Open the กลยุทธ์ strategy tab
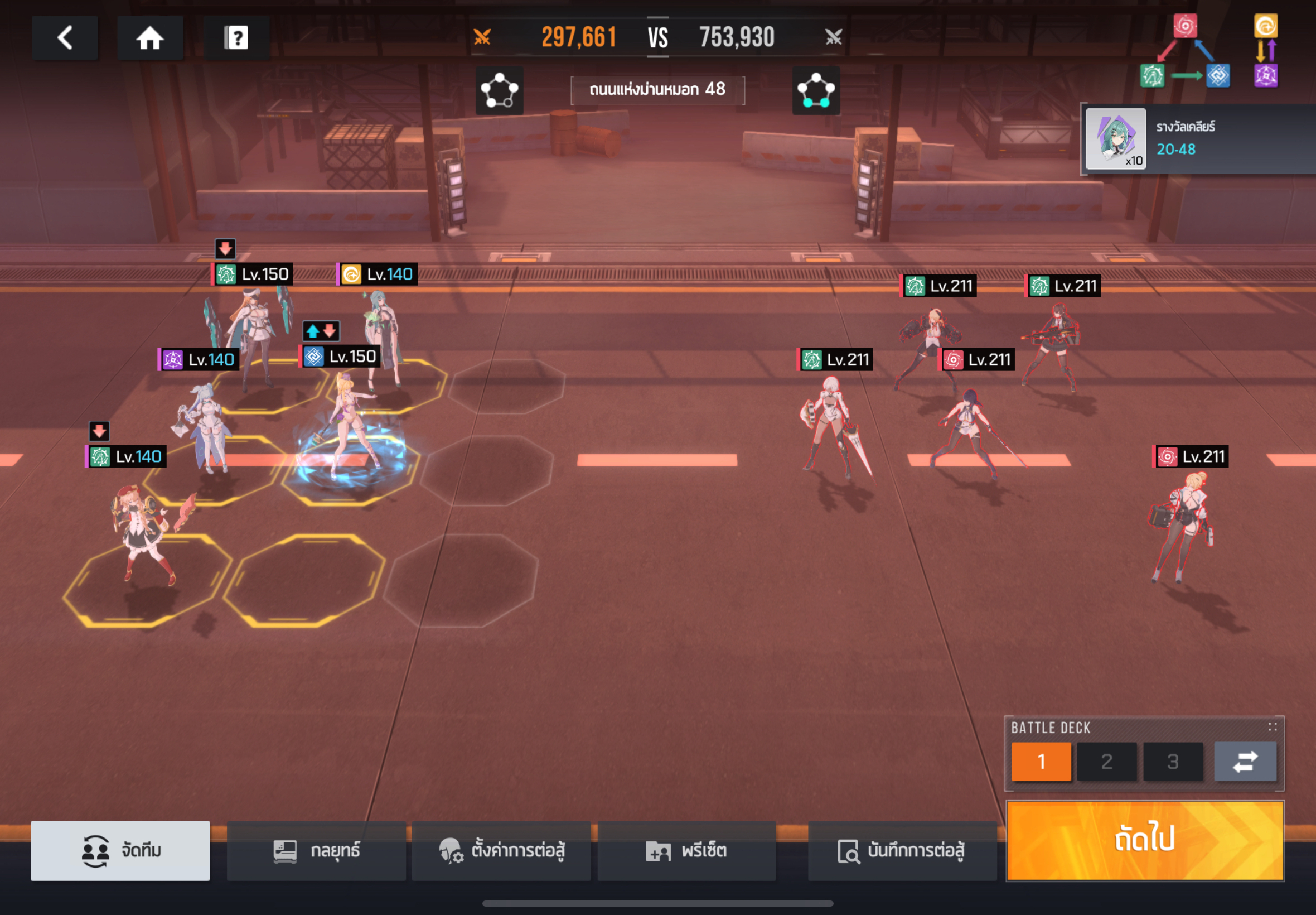 316,850
